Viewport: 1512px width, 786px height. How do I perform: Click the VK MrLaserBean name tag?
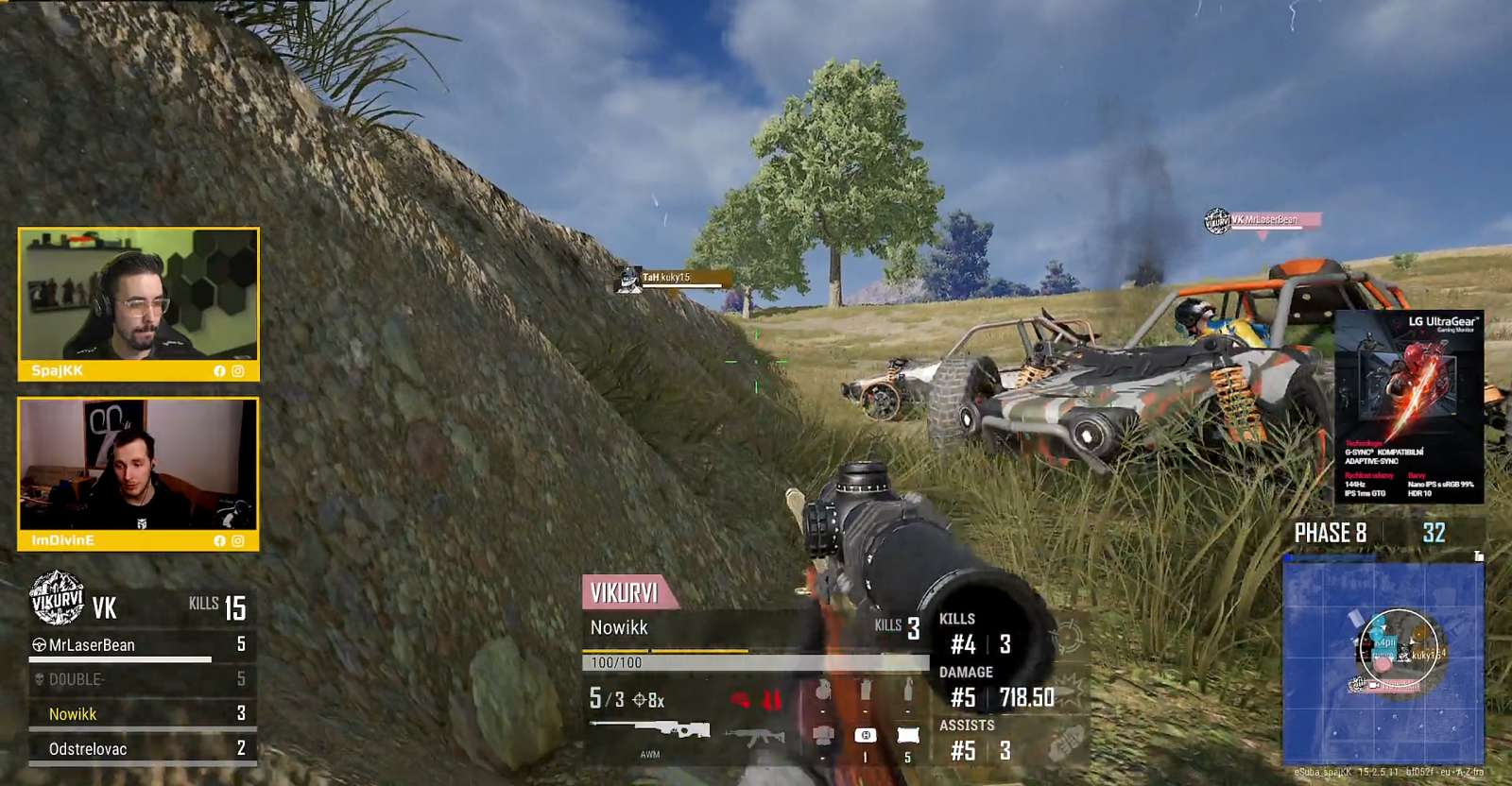click(x=1263, y=220)
